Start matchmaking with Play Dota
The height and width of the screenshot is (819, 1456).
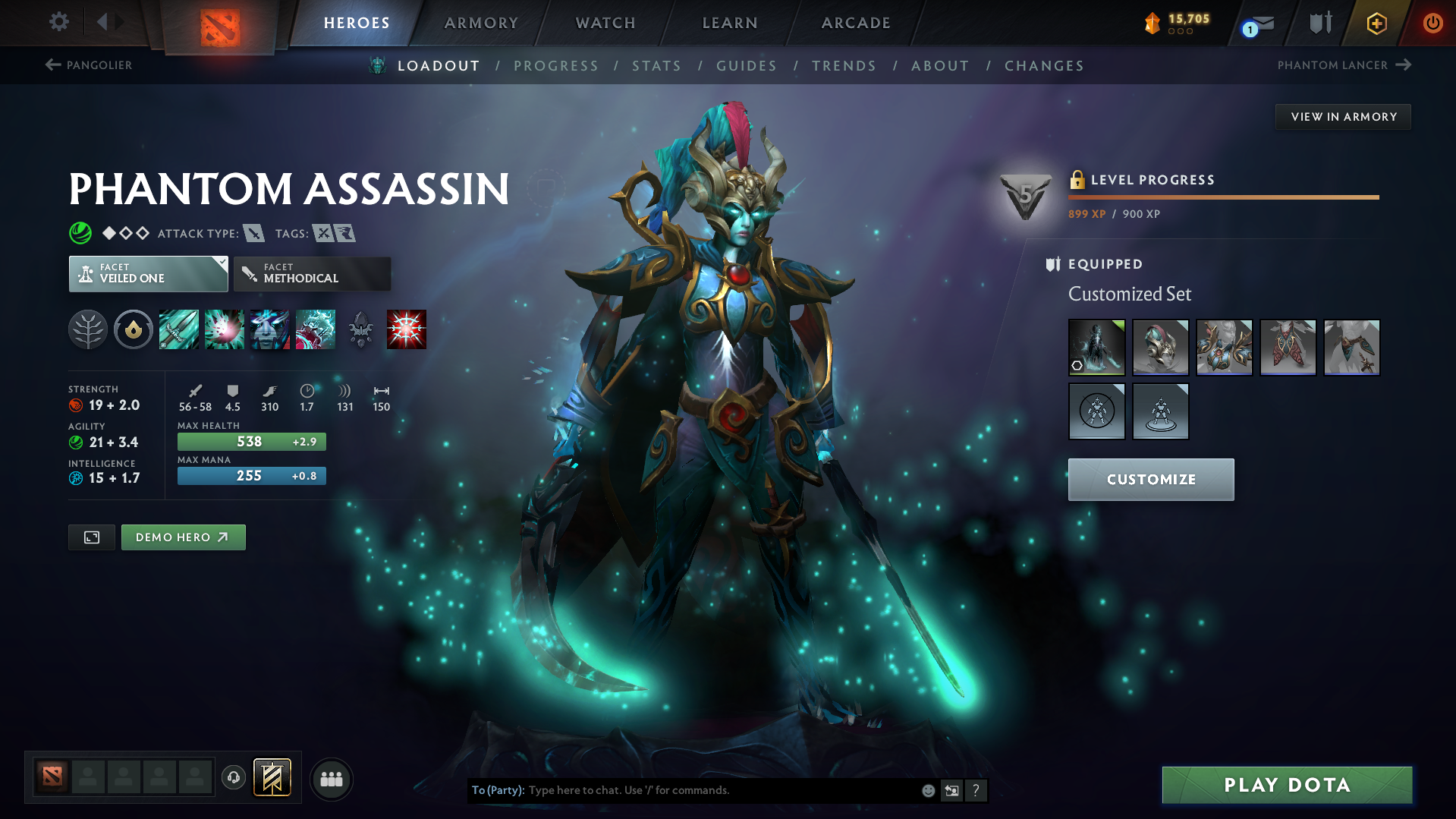tap(1287, 785)
